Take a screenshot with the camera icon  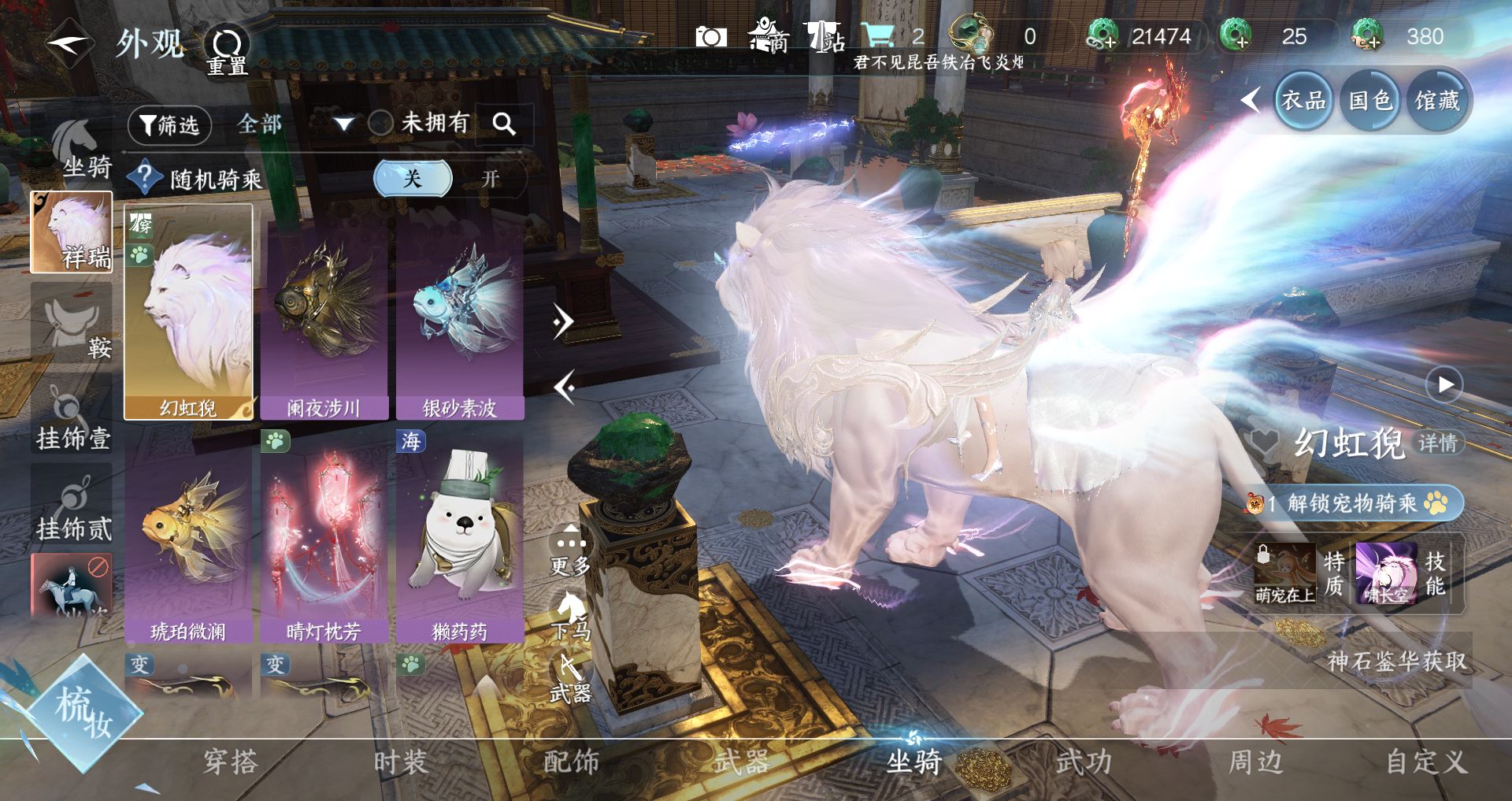[x=710, y=37]
